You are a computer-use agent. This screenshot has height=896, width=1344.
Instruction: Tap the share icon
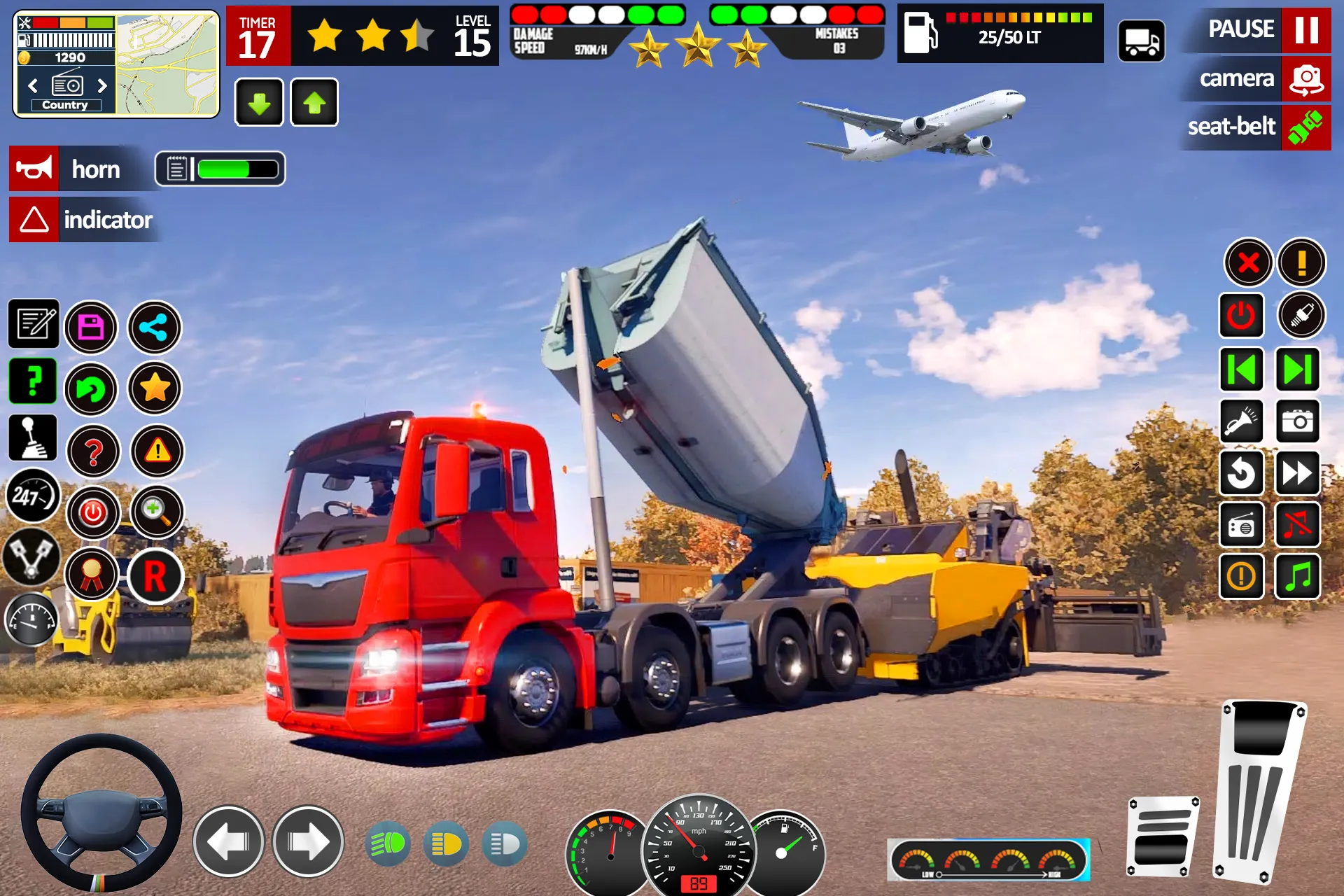pyautogui.click(x=154, y=327)
